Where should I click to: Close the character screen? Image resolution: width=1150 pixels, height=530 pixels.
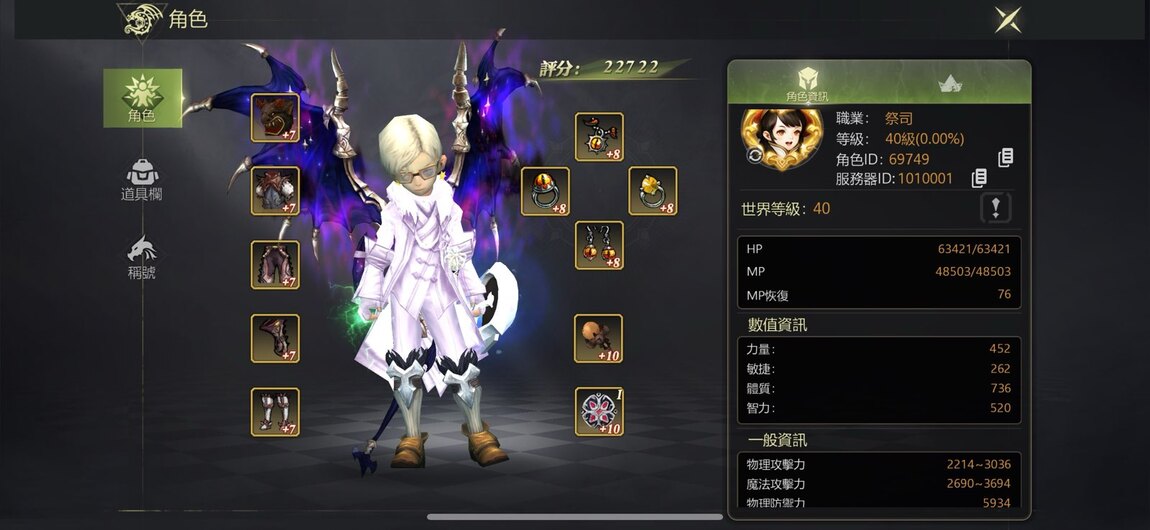pyautogui.click(x=1007, y=19)
